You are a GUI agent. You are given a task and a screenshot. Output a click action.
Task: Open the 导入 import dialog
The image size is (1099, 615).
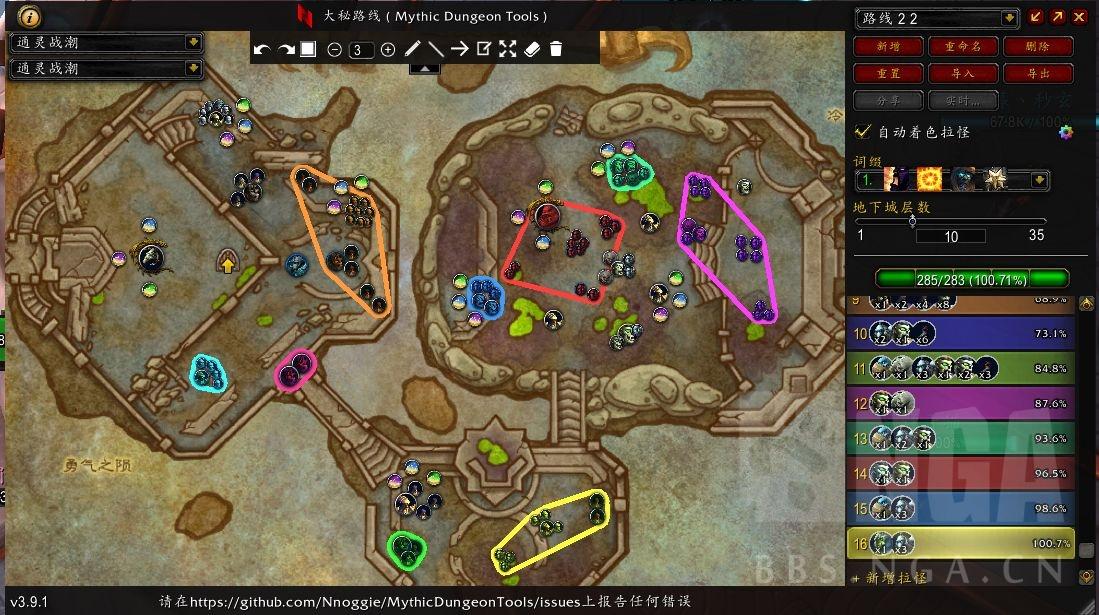pos(963,74)
